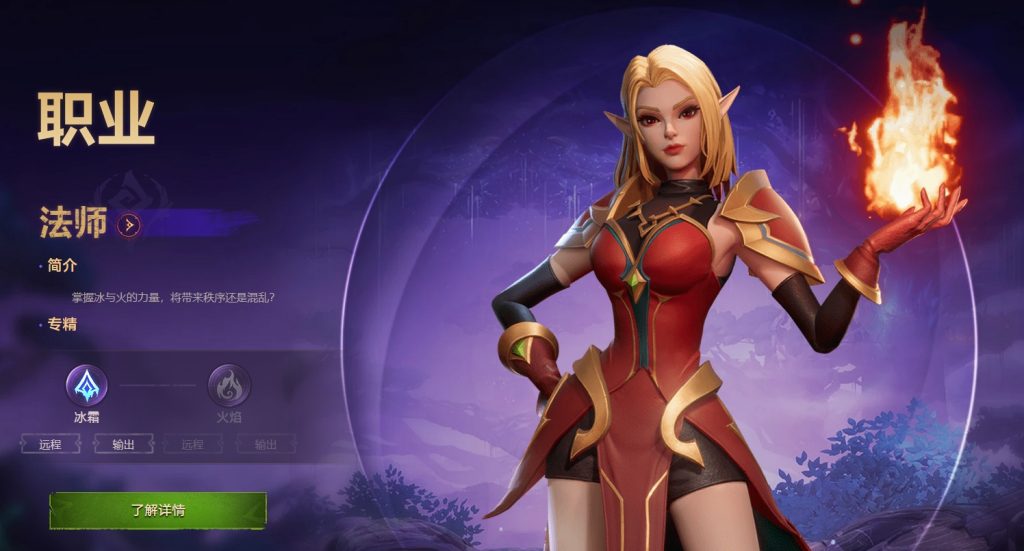Choose the 火焰 fire specialization icon
This screenshot has height=551, width=1024.
point(228,385)
